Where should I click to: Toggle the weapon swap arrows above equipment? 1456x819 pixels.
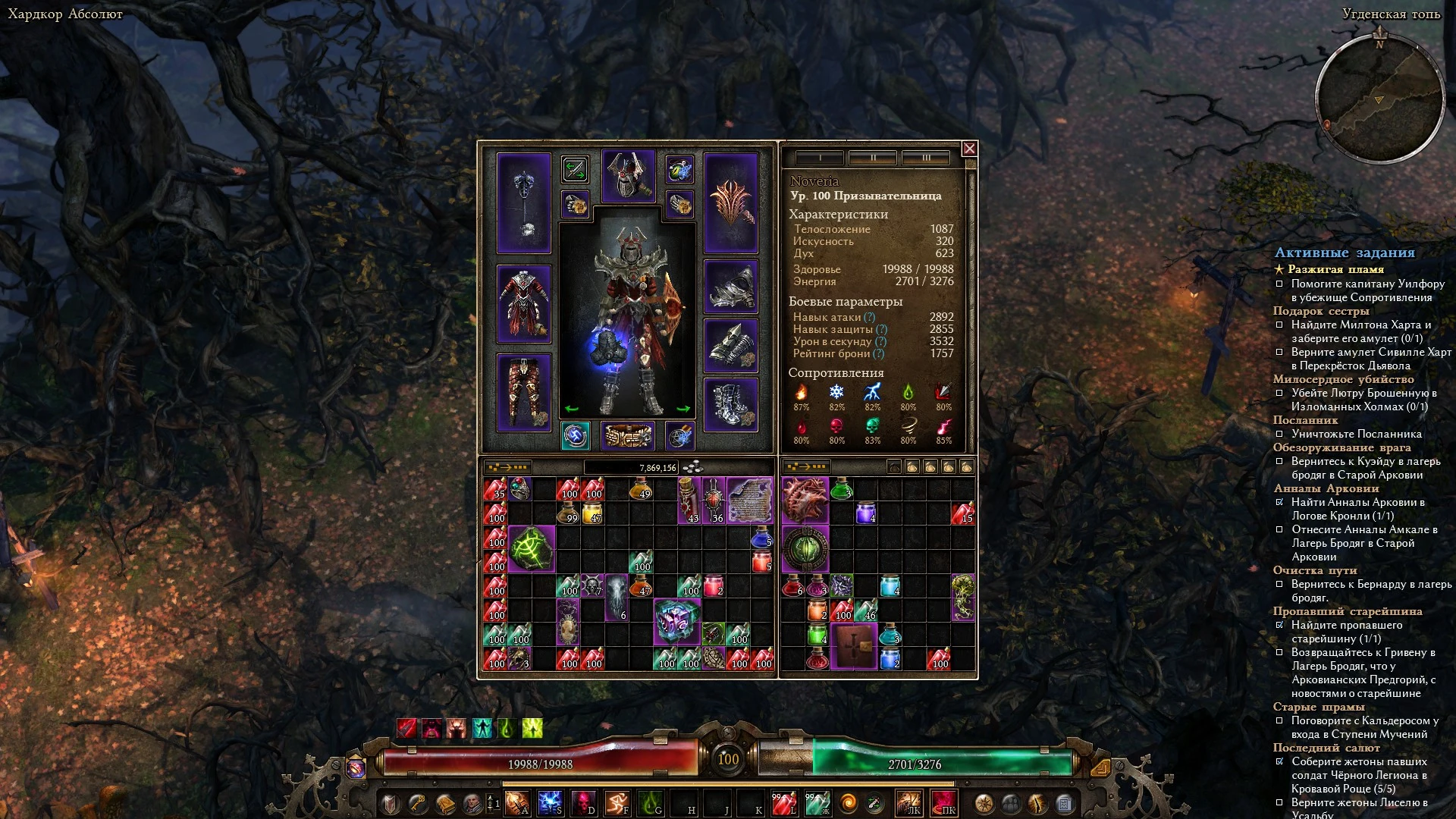[575, 170]
